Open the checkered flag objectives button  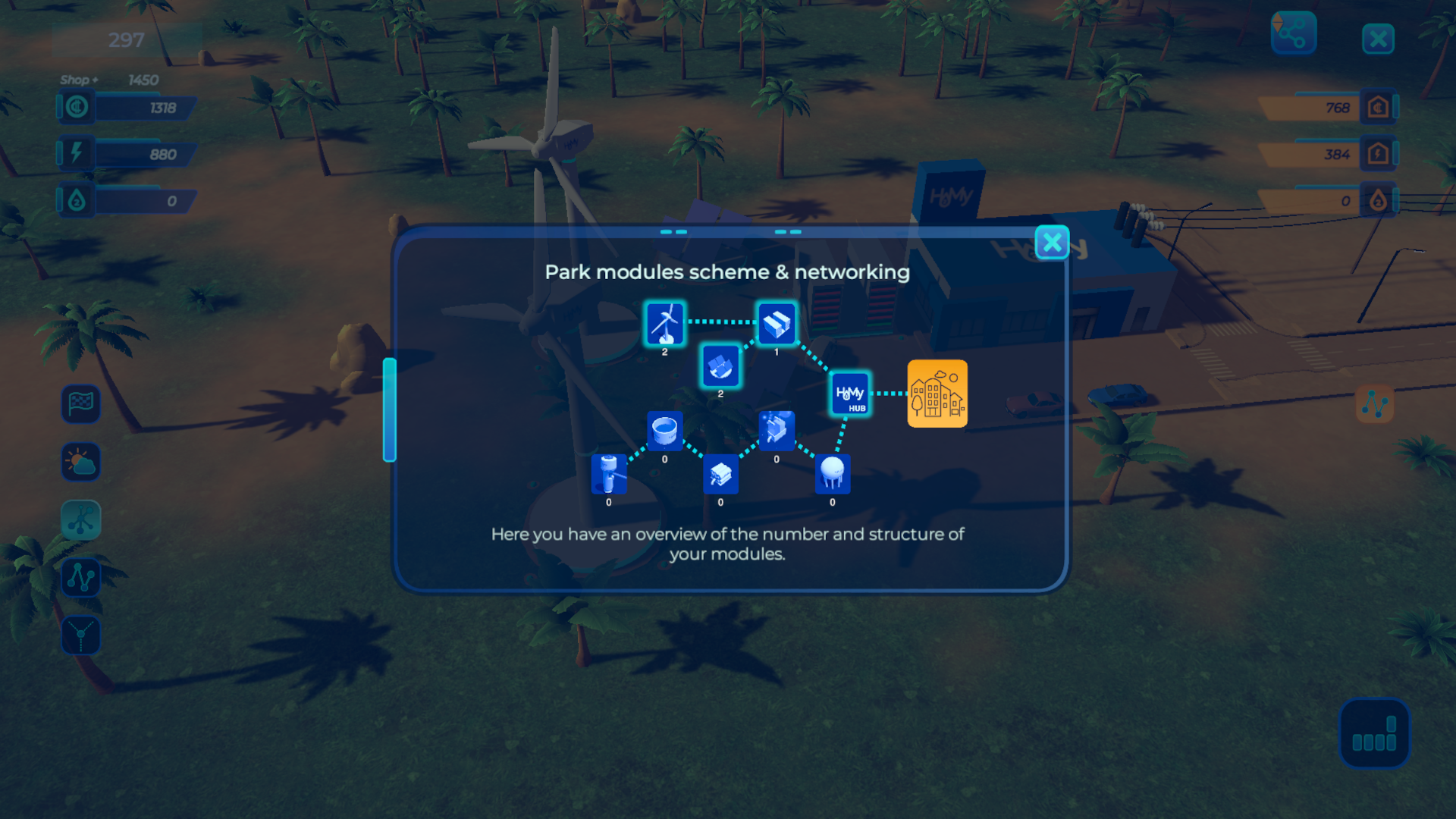point(81,403)
